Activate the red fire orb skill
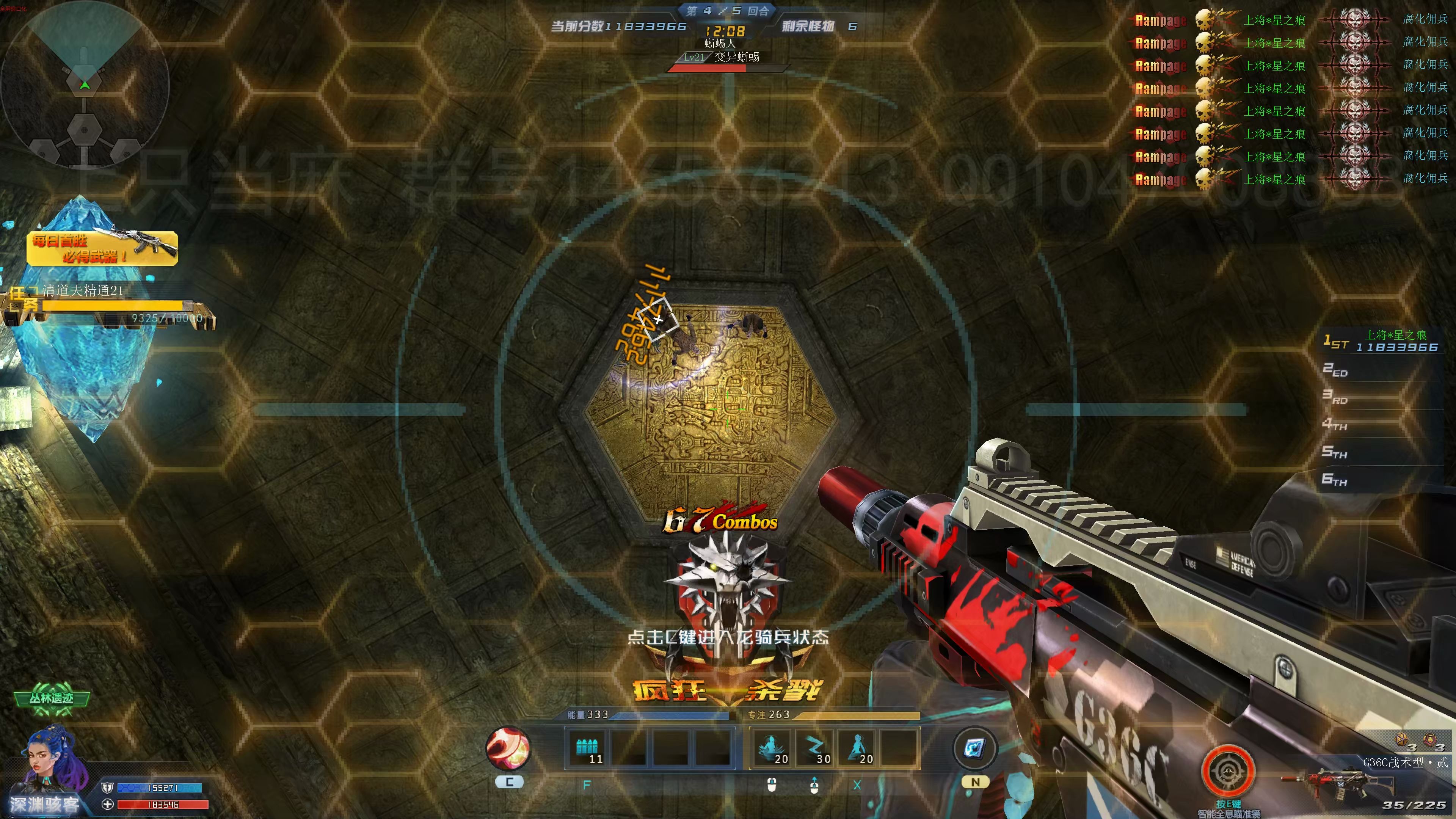Screen dimensions: 1456x819 [x=508, y=748]
